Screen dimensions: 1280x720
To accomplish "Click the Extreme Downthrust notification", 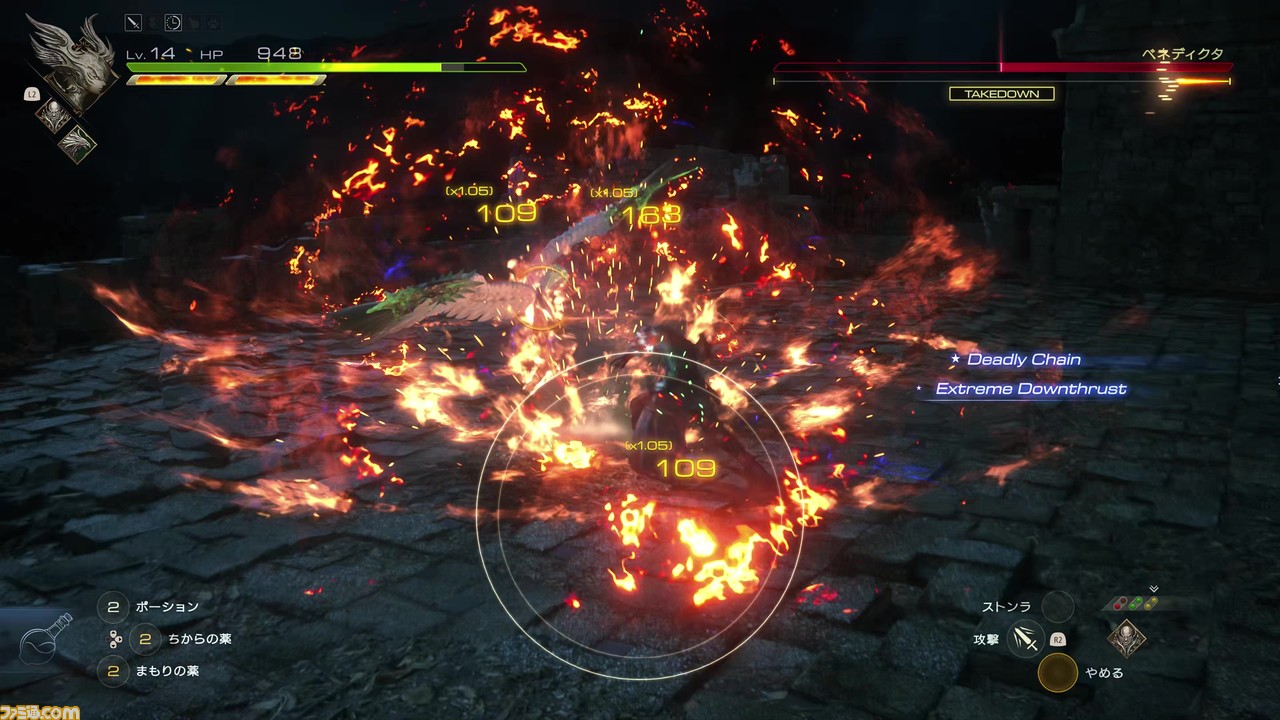I will (1030, 389).
